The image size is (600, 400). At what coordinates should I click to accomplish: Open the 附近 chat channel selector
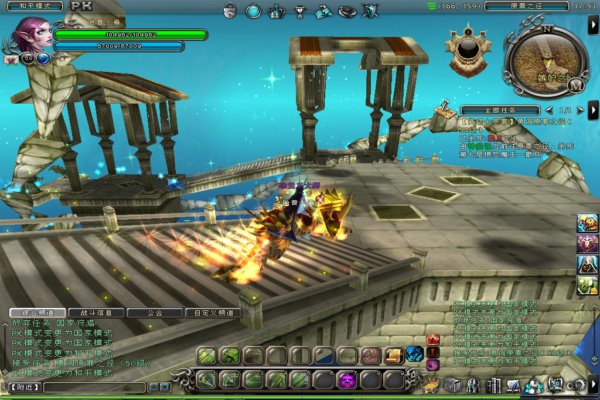[x=22, y=387]
